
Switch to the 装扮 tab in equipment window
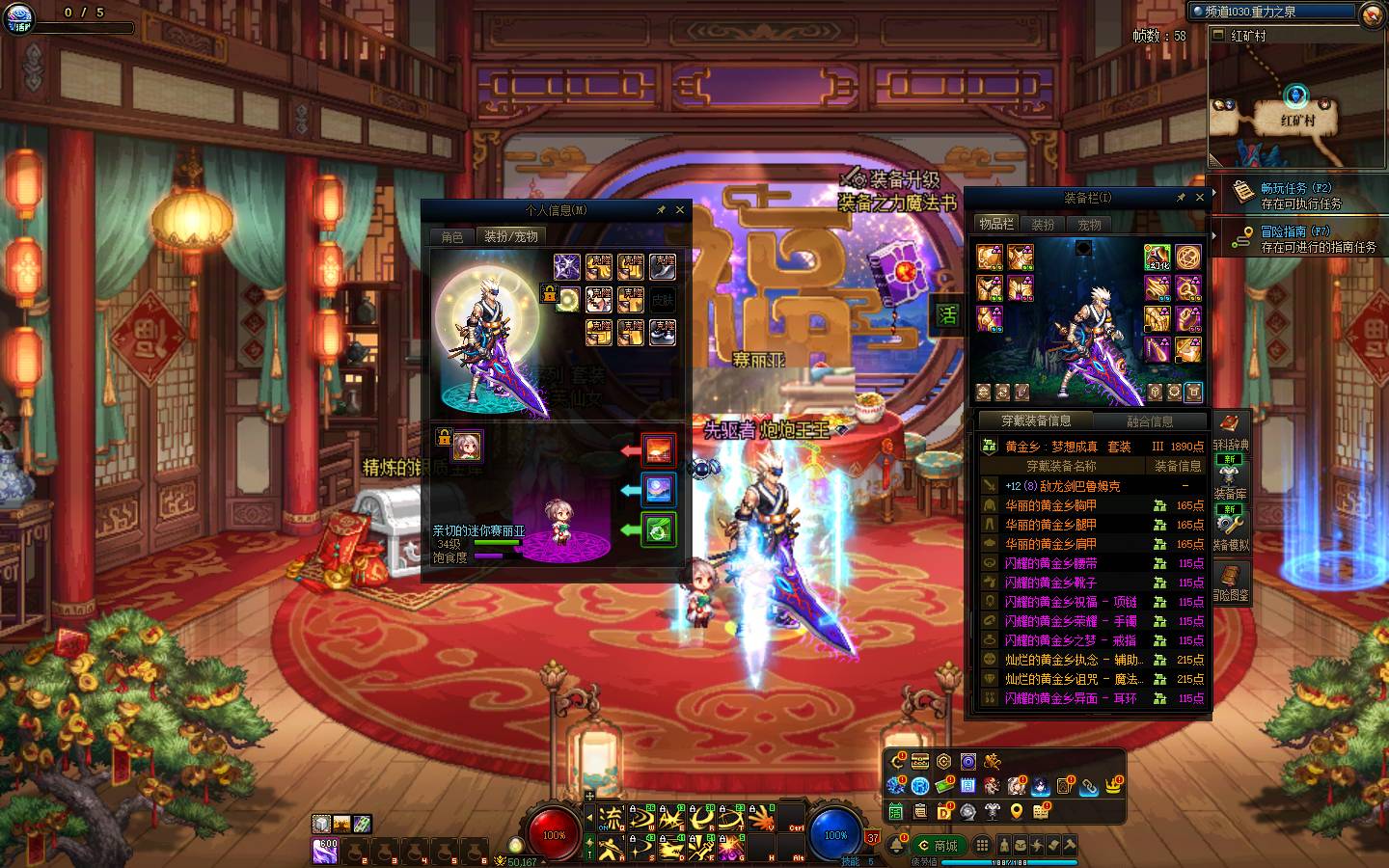1043,225
